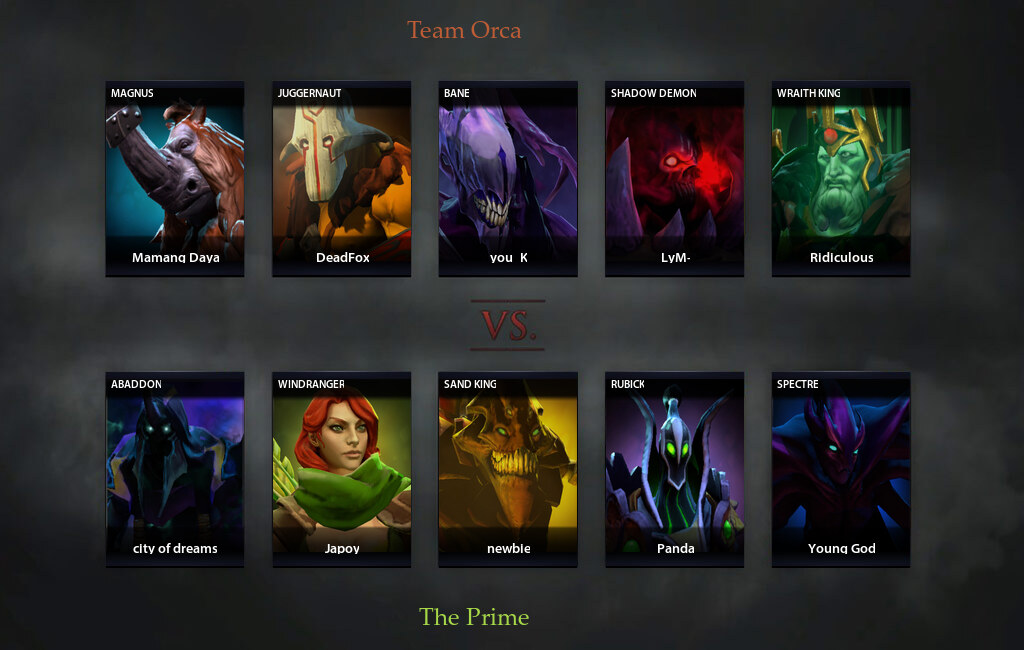Choose Panda's Rubick hero card
This screenshot has height=650, width=1024.
point(674,469)
